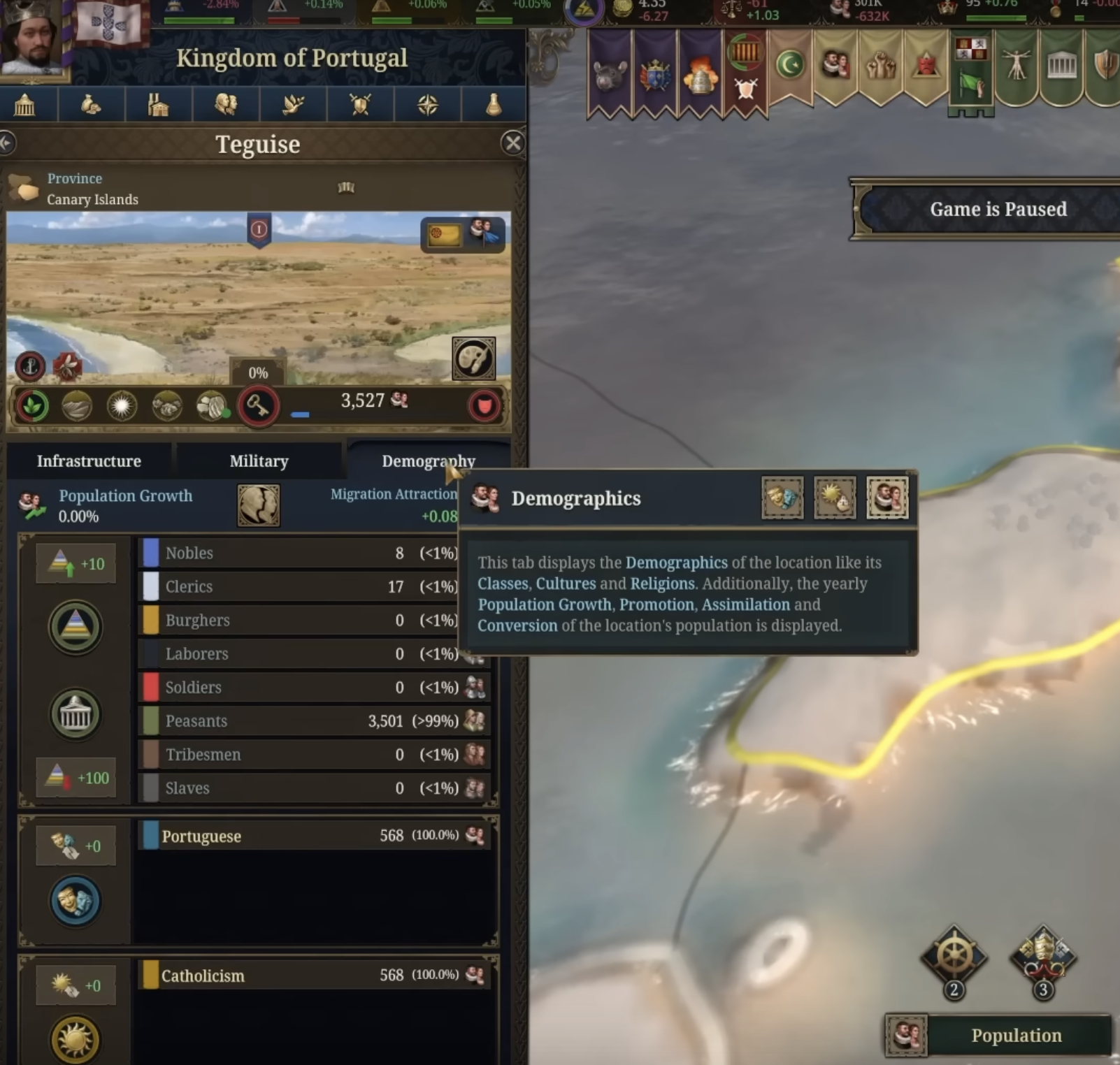Switch to the Infrastructure tab
Screen dimensions: 1120x1065
(89, 461)
